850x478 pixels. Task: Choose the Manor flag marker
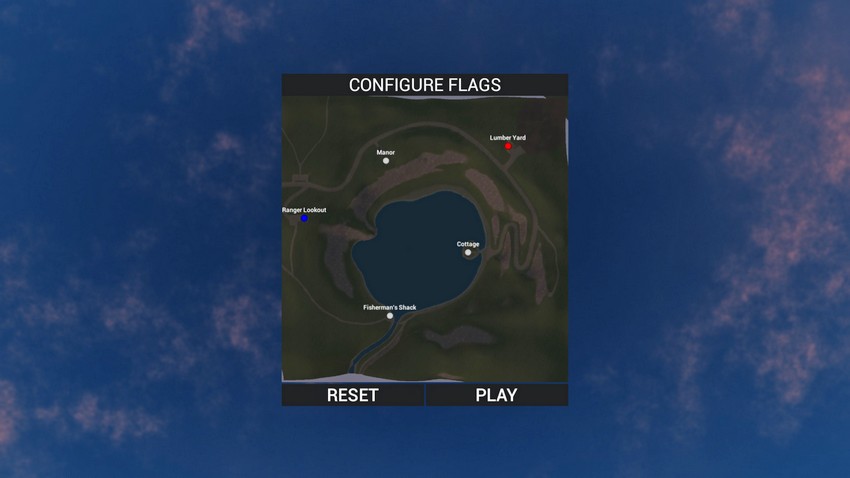tap(386, 161)
